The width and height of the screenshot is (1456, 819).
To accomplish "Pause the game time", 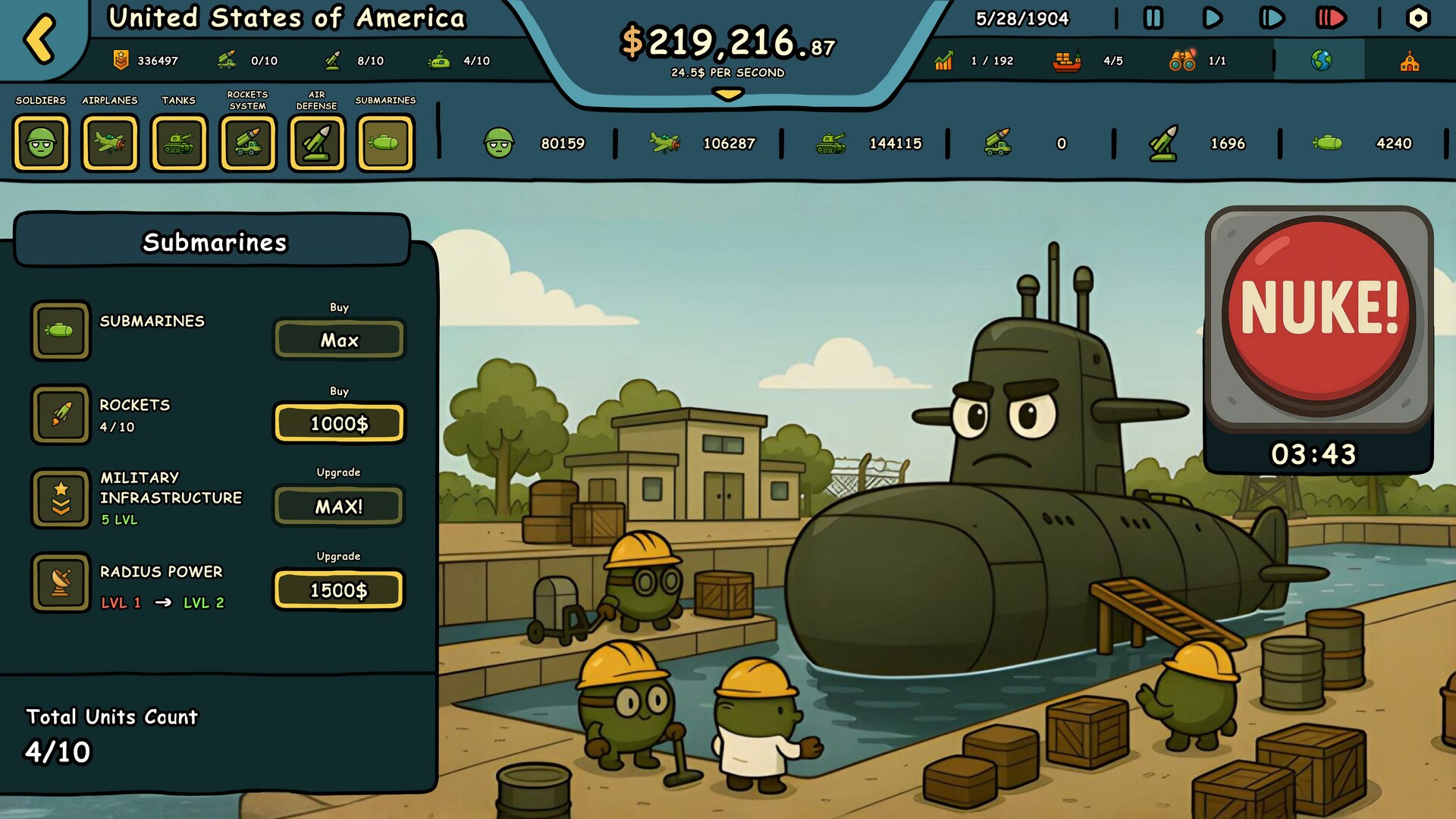I will (1153, 18).
